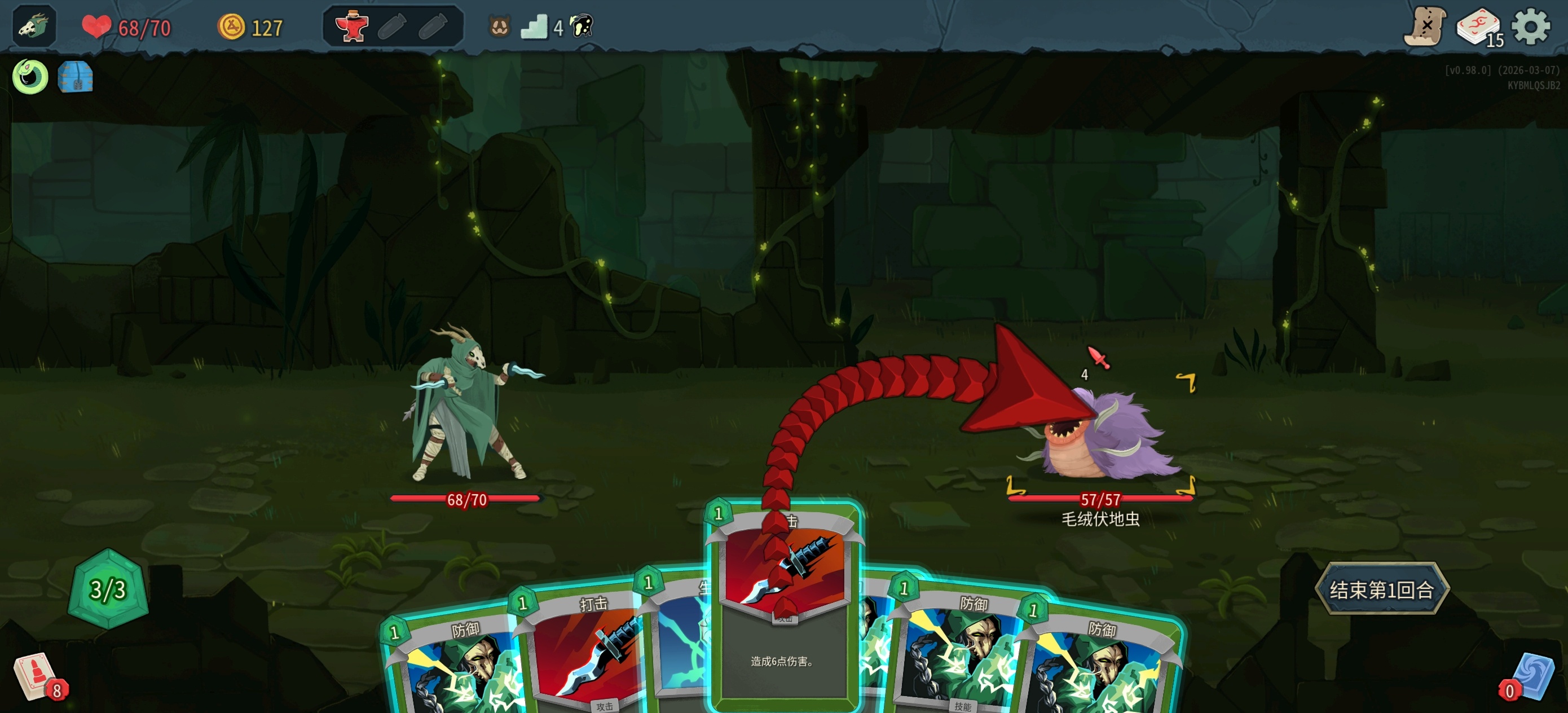Viewport: 1568px width, 713px height.
Task: End turn with the 结束第1回合 button
Action: click(1382, 589)
